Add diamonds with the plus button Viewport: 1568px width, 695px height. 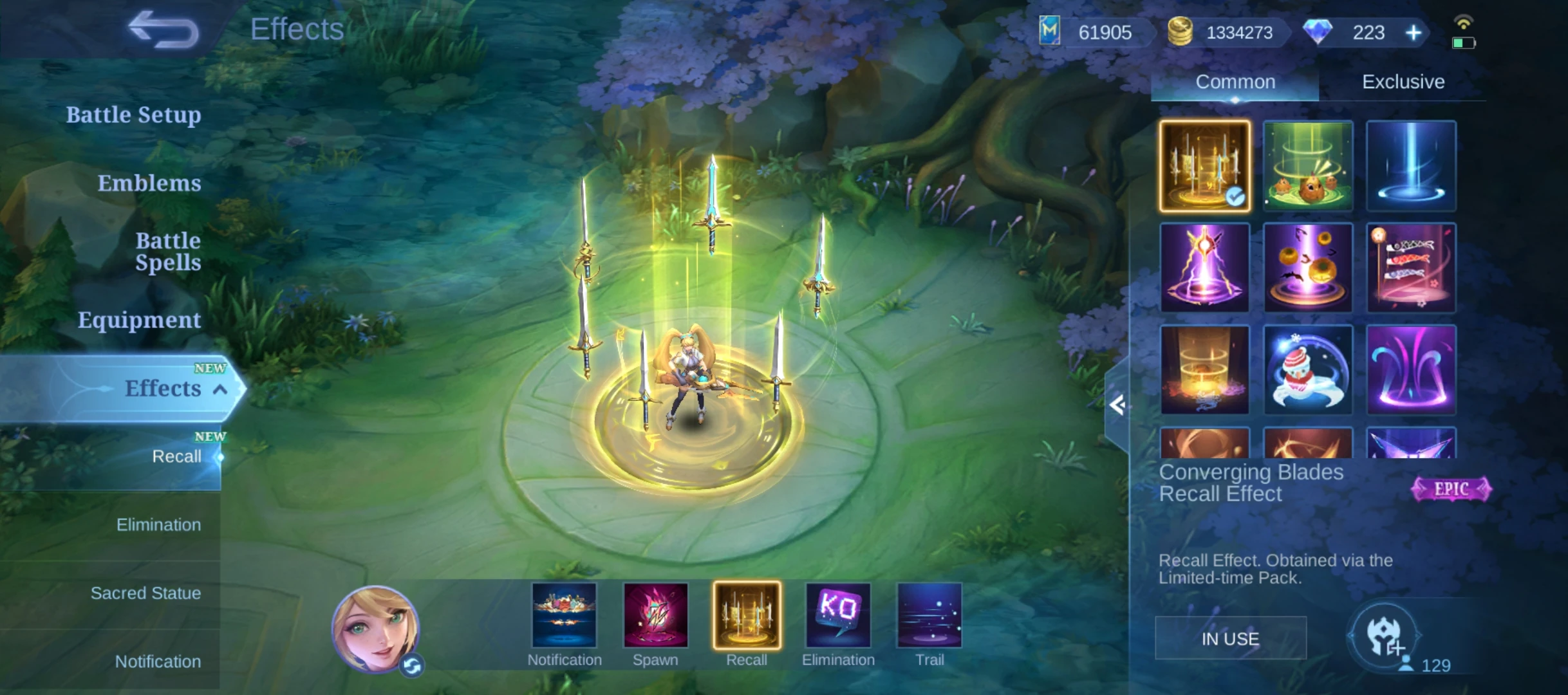(1414, 32)
